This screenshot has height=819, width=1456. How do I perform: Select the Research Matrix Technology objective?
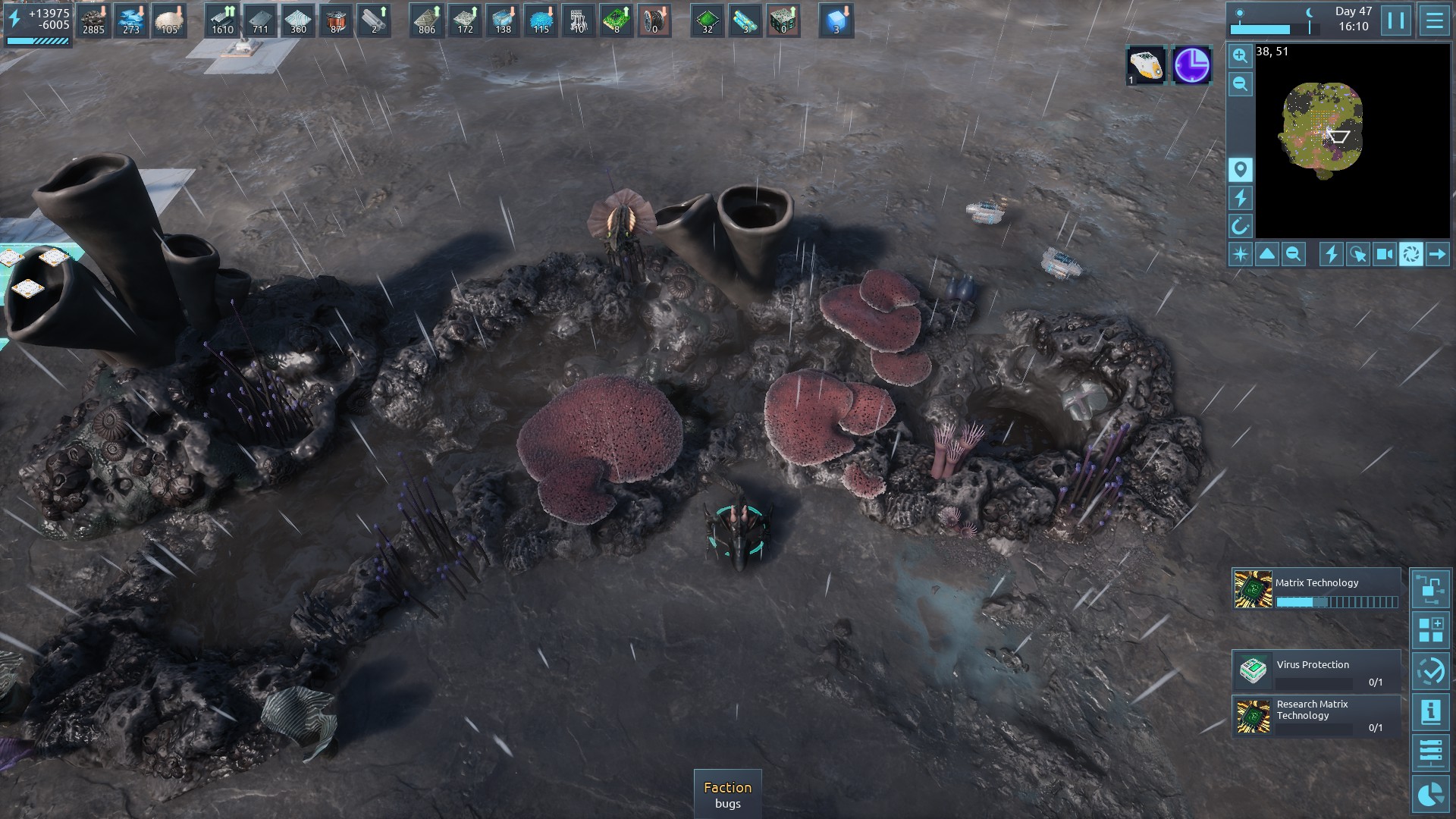pos(1316,716)
